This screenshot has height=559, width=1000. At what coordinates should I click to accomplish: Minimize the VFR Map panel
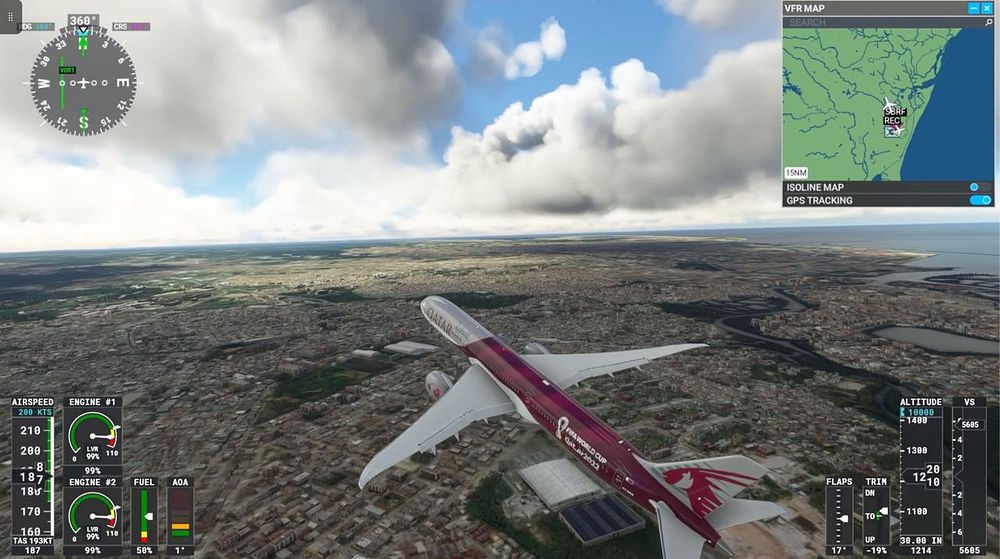[973, 8]
